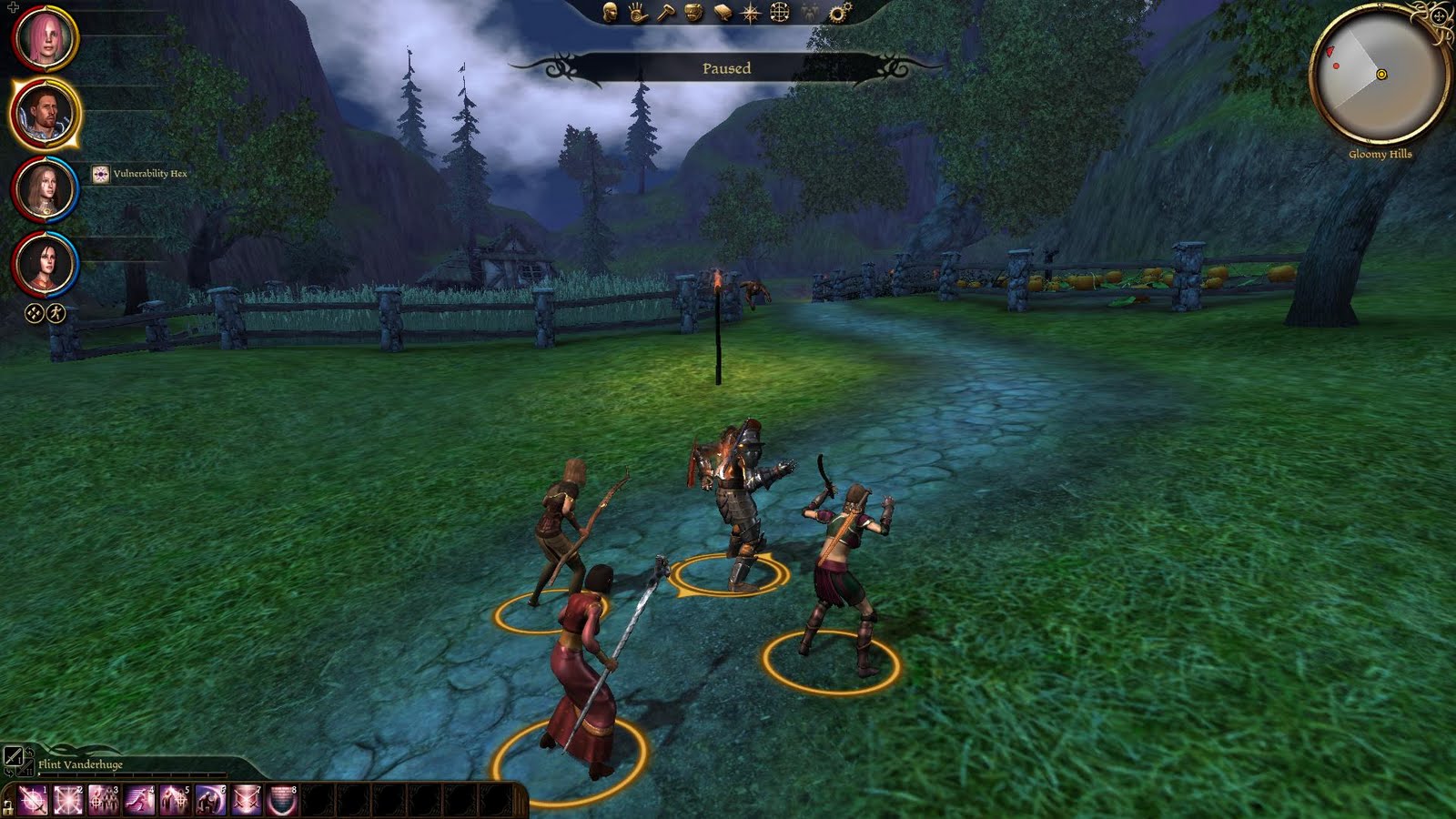Open the character sheet head icon

[611, 12]
